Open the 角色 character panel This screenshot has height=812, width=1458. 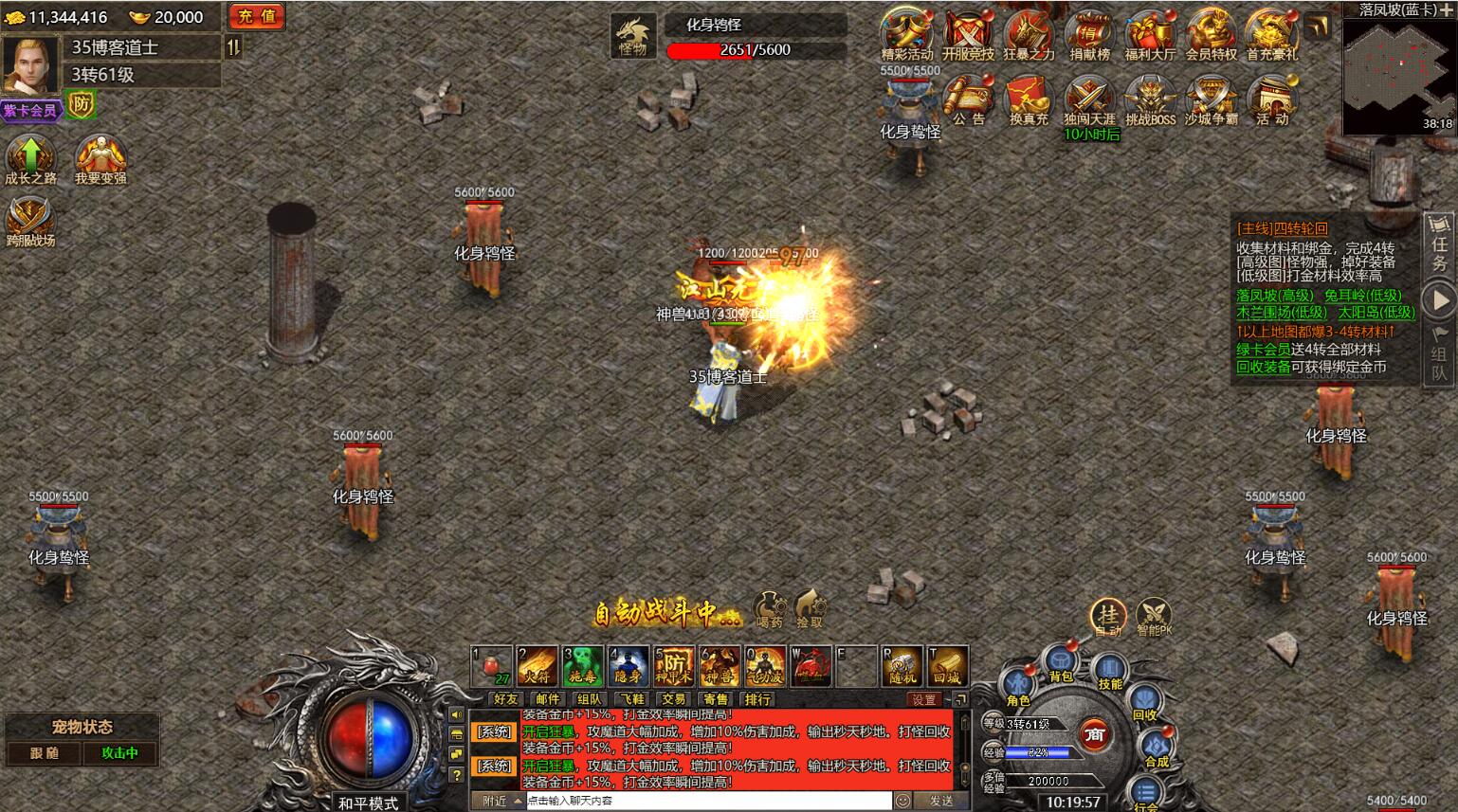click(x=1018, y=686)
